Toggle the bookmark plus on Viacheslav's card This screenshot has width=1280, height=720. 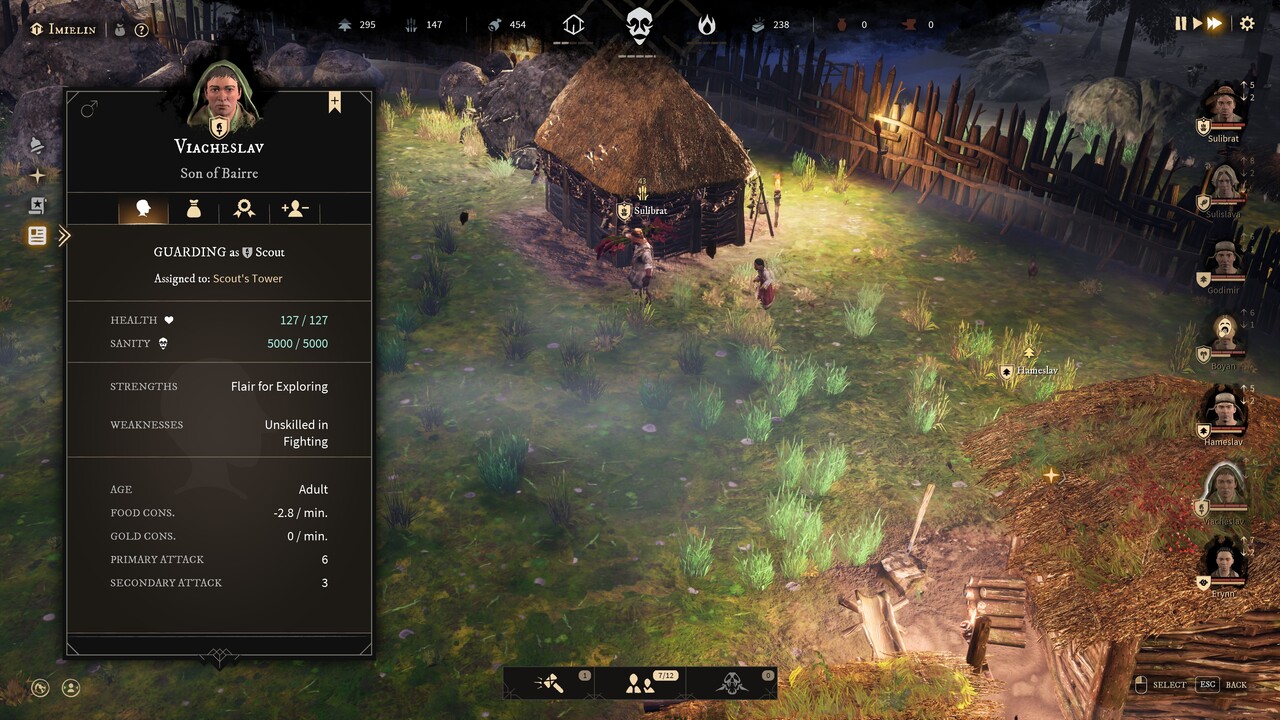coord(335,102)
